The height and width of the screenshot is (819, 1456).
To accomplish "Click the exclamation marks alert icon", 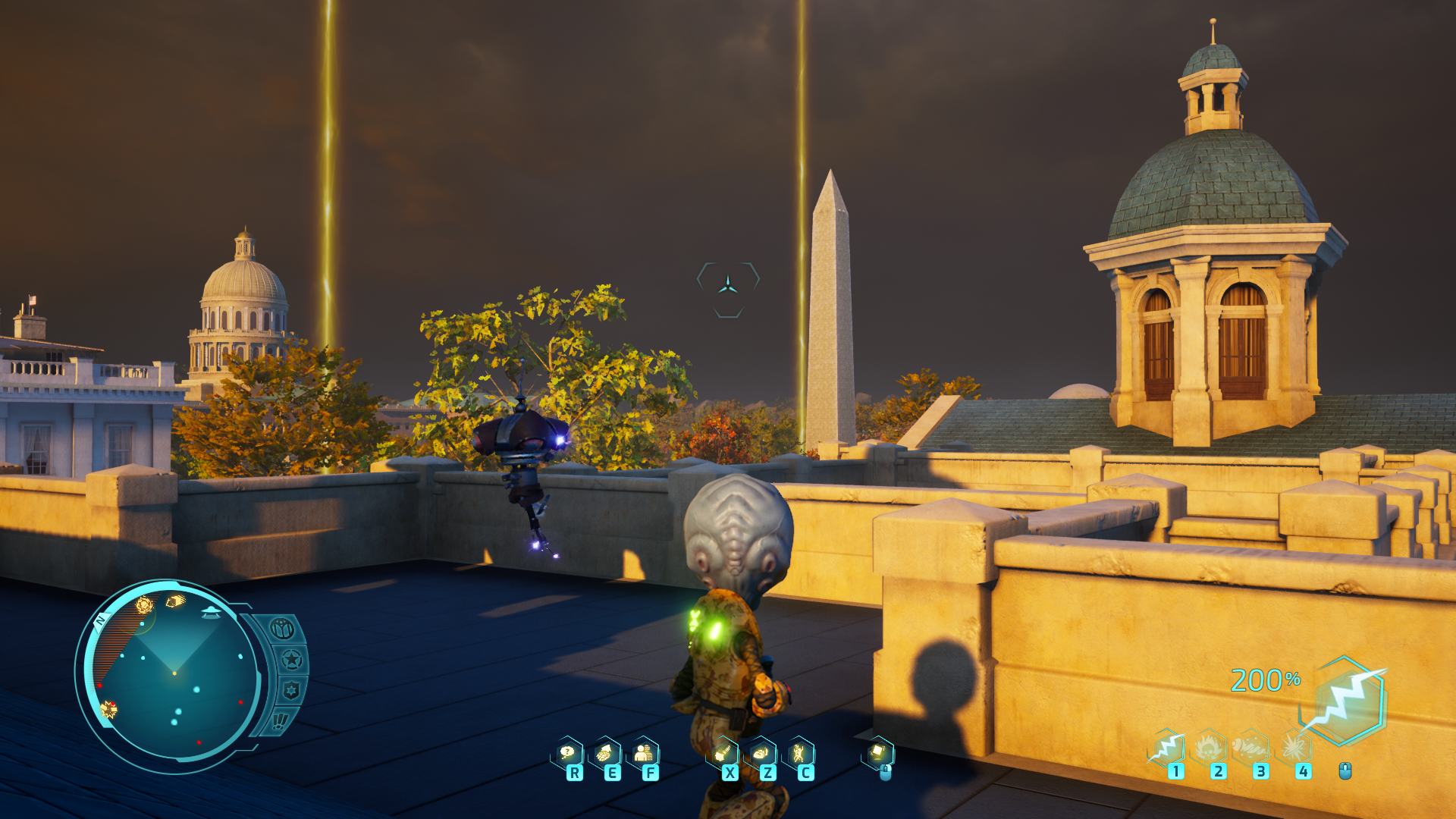I will tap(281, 720).
